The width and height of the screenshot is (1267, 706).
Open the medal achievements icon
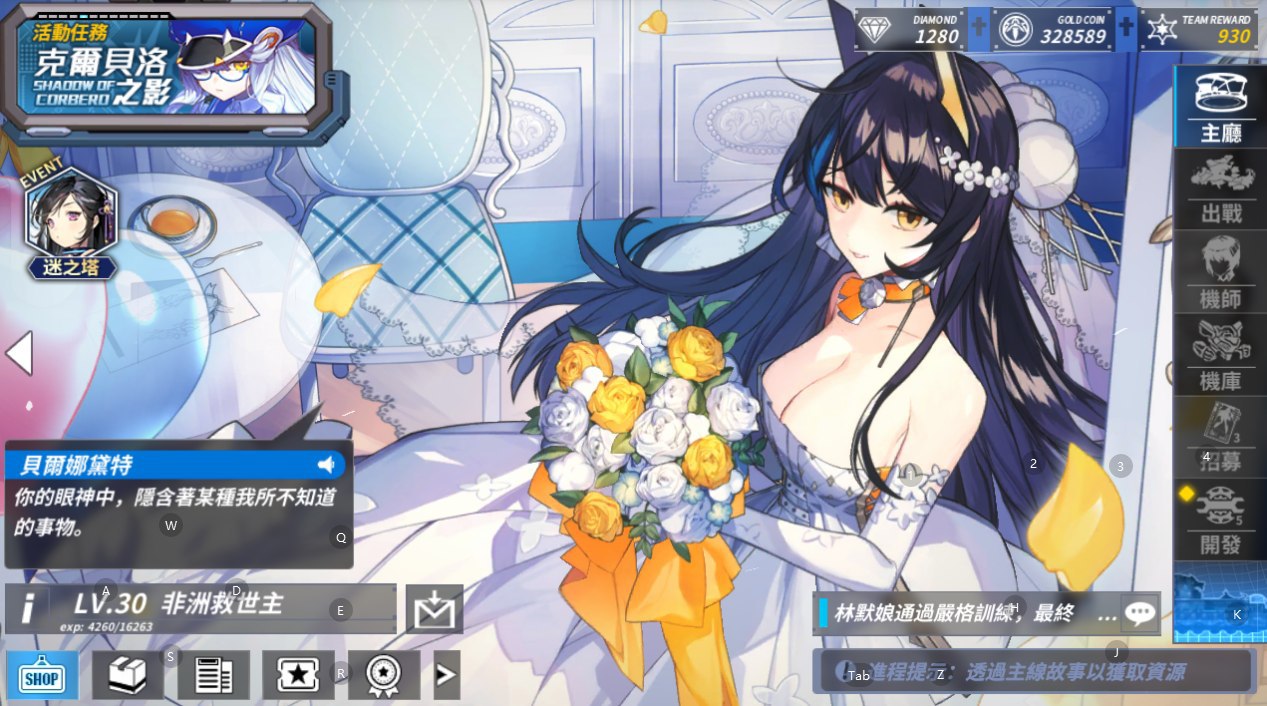click(x=384, y=676)
